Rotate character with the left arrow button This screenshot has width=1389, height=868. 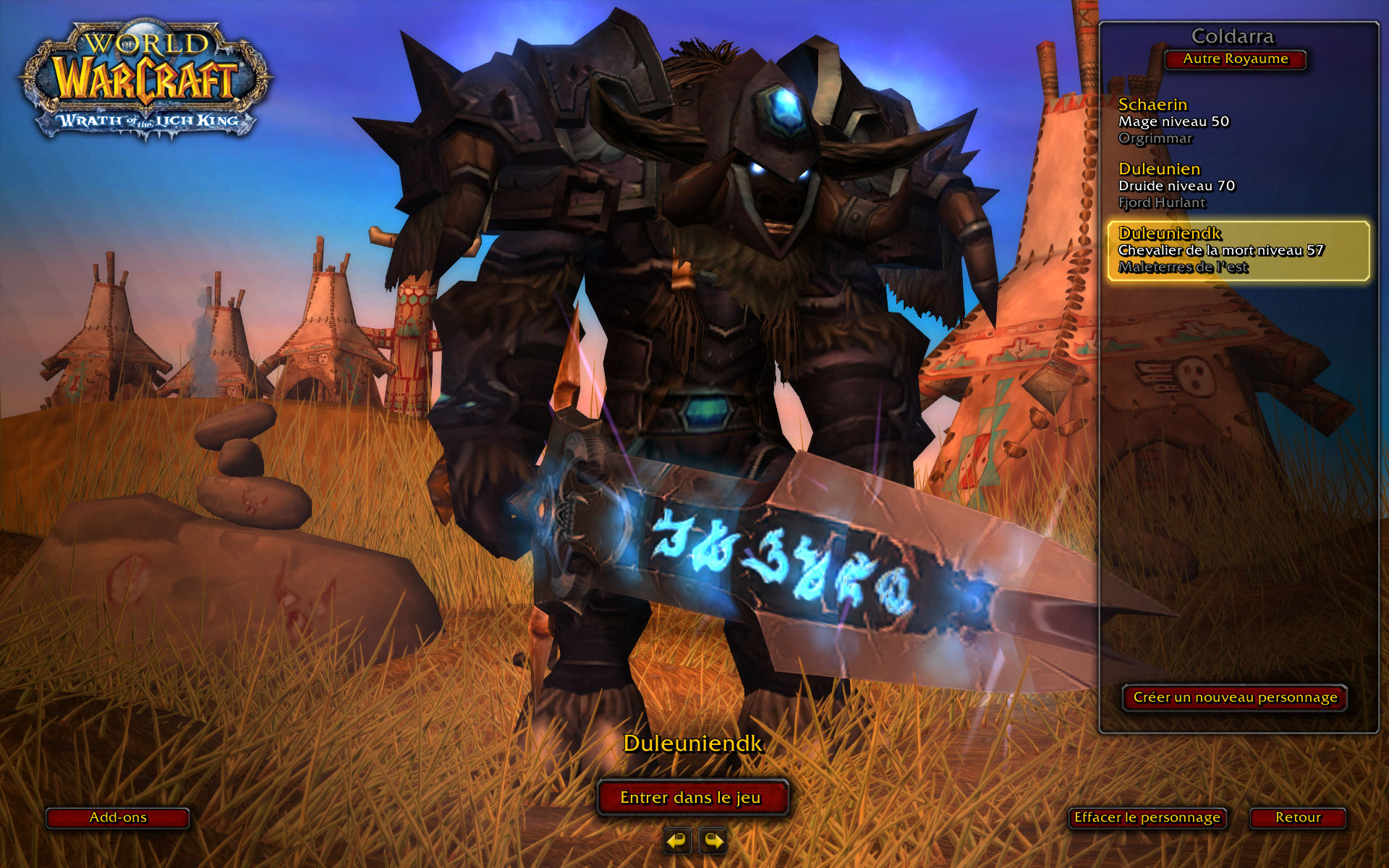click(x=677, y=841)
